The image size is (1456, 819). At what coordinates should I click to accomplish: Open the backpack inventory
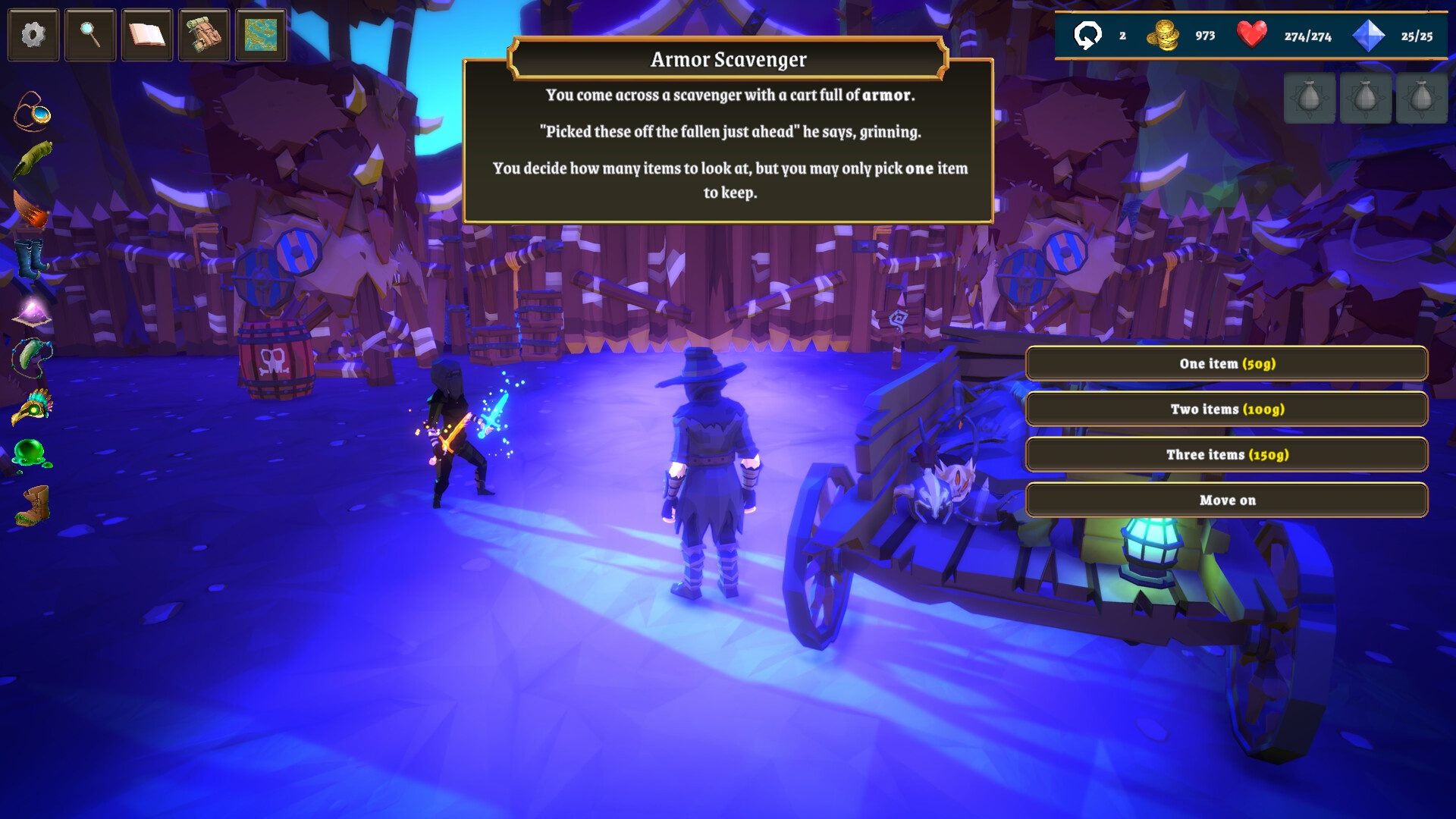(204, 35)
